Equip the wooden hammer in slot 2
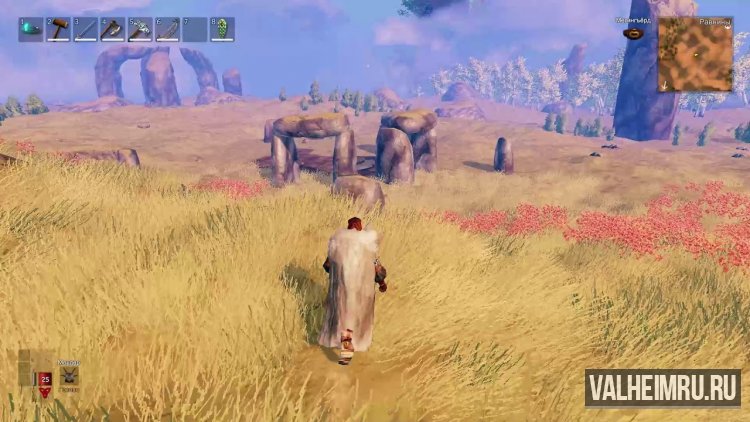Screen dimensions: 750x422 click(59, 29)
